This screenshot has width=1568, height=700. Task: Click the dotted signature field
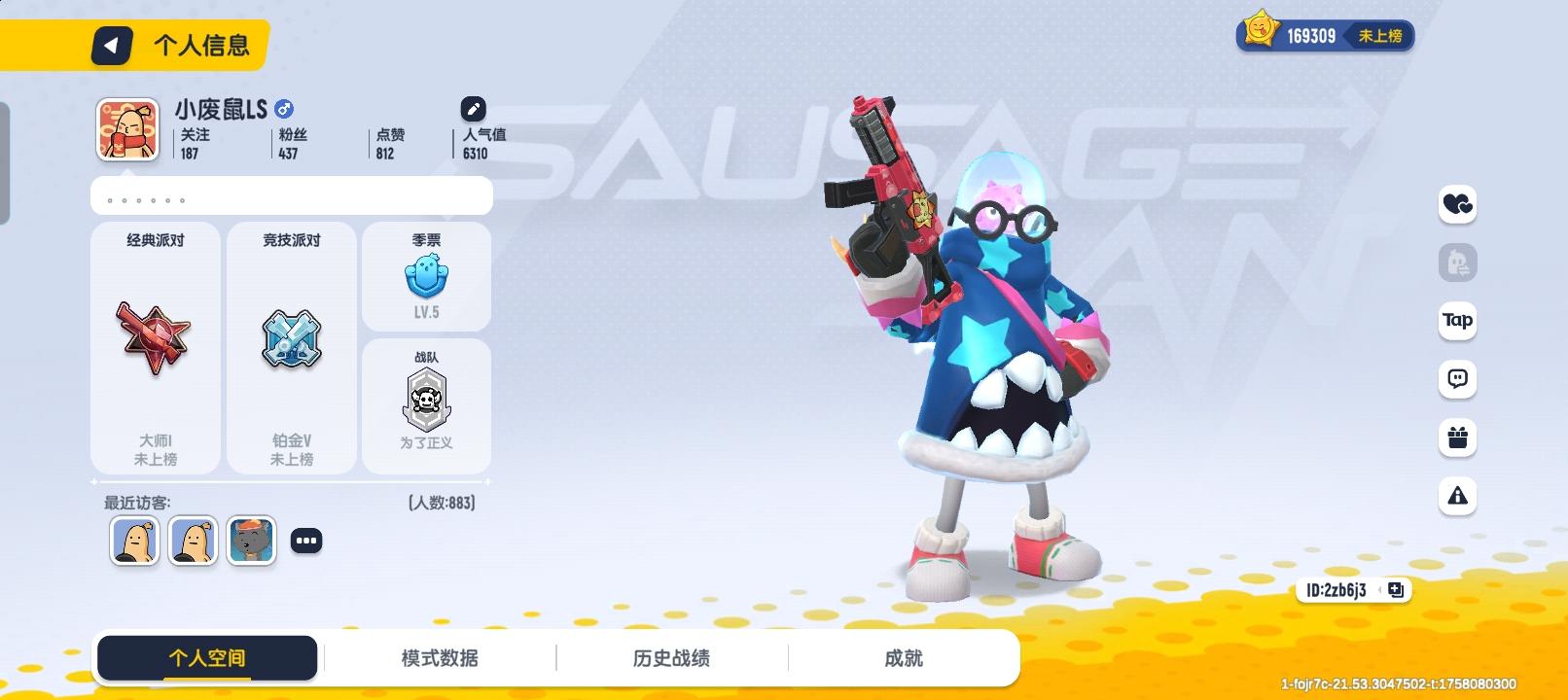tap(292, 195)
